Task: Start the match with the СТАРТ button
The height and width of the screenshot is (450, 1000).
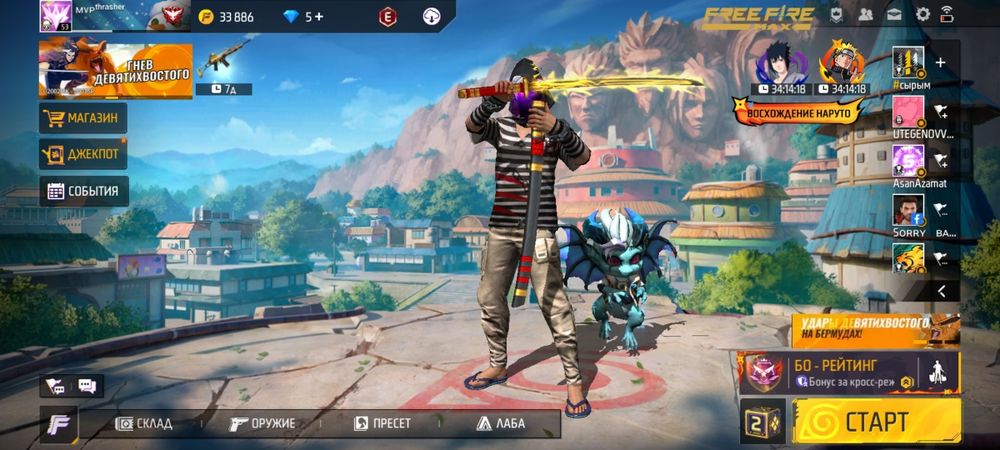Action: click(876, 421)
